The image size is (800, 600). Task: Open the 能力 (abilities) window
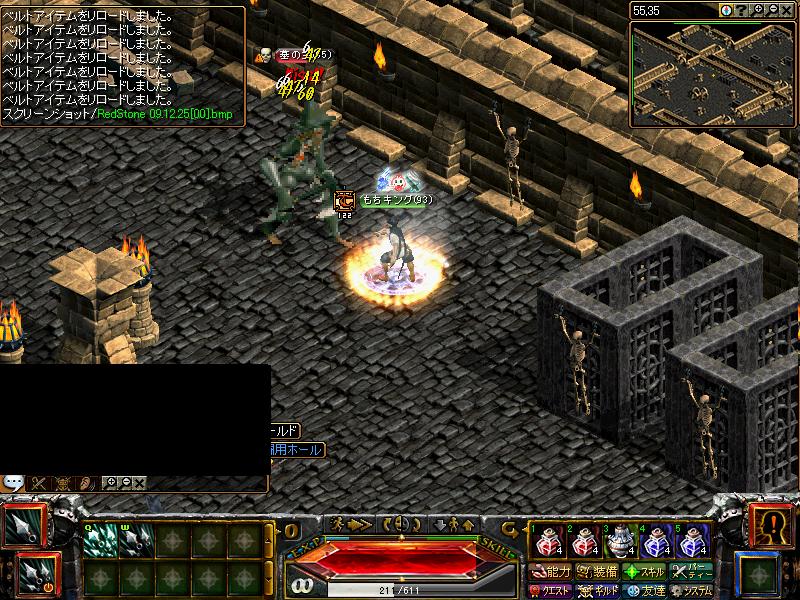click(x=551, y=572)
